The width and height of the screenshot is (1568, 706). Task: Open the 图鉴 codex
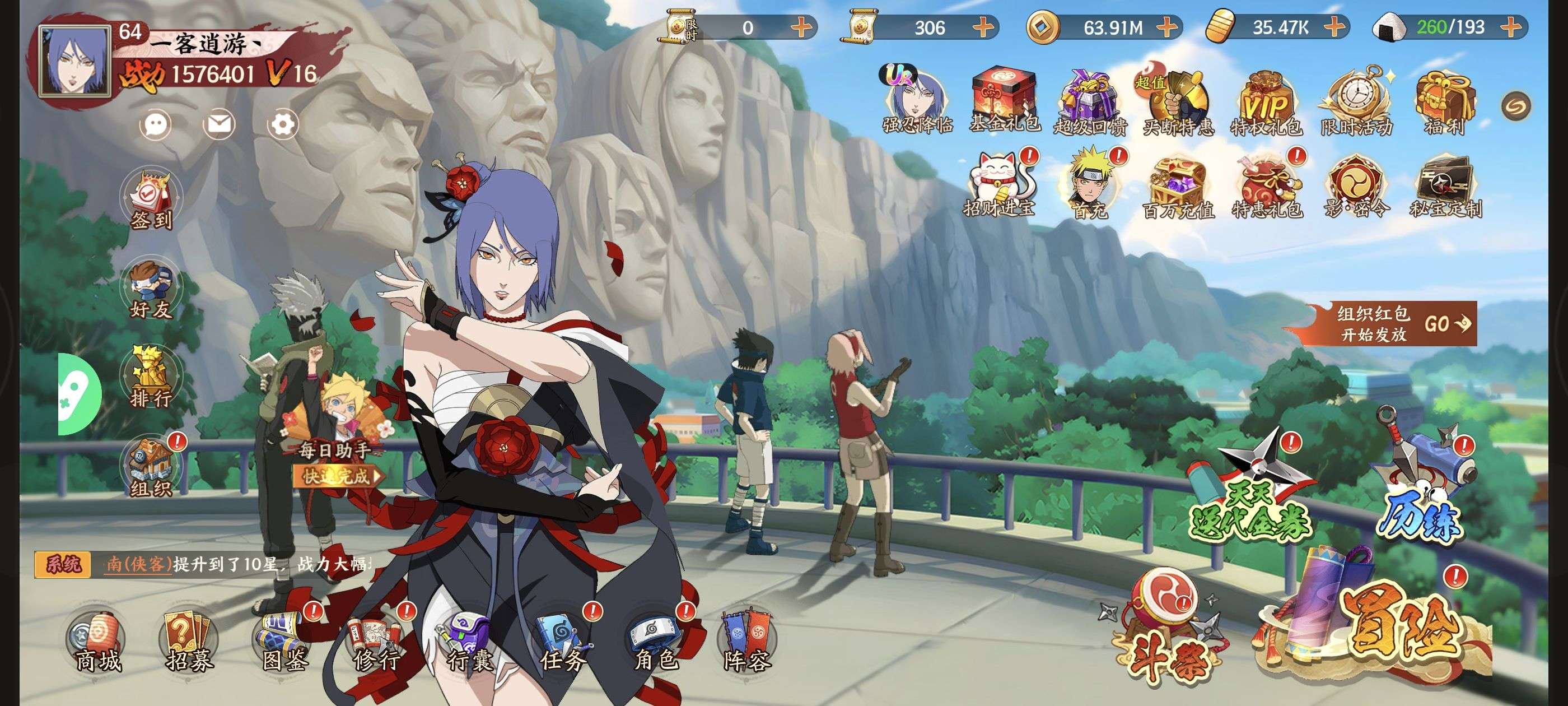(284, 643)
